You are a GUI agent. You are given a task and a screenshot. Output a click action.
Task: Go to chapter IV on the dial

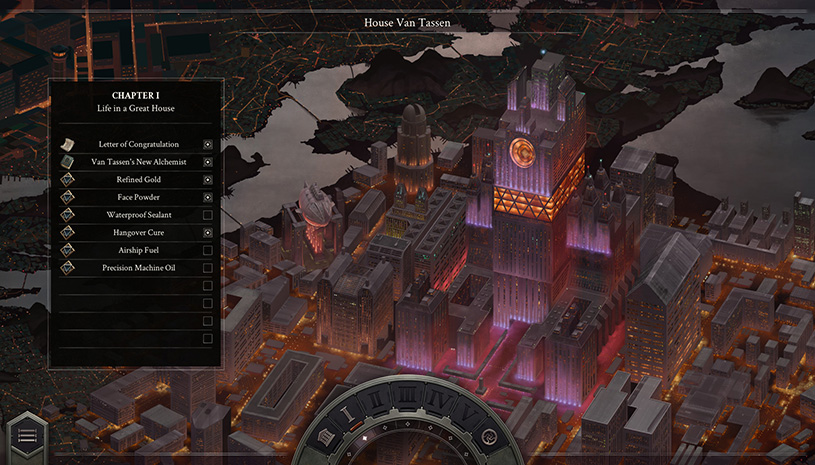440,398
